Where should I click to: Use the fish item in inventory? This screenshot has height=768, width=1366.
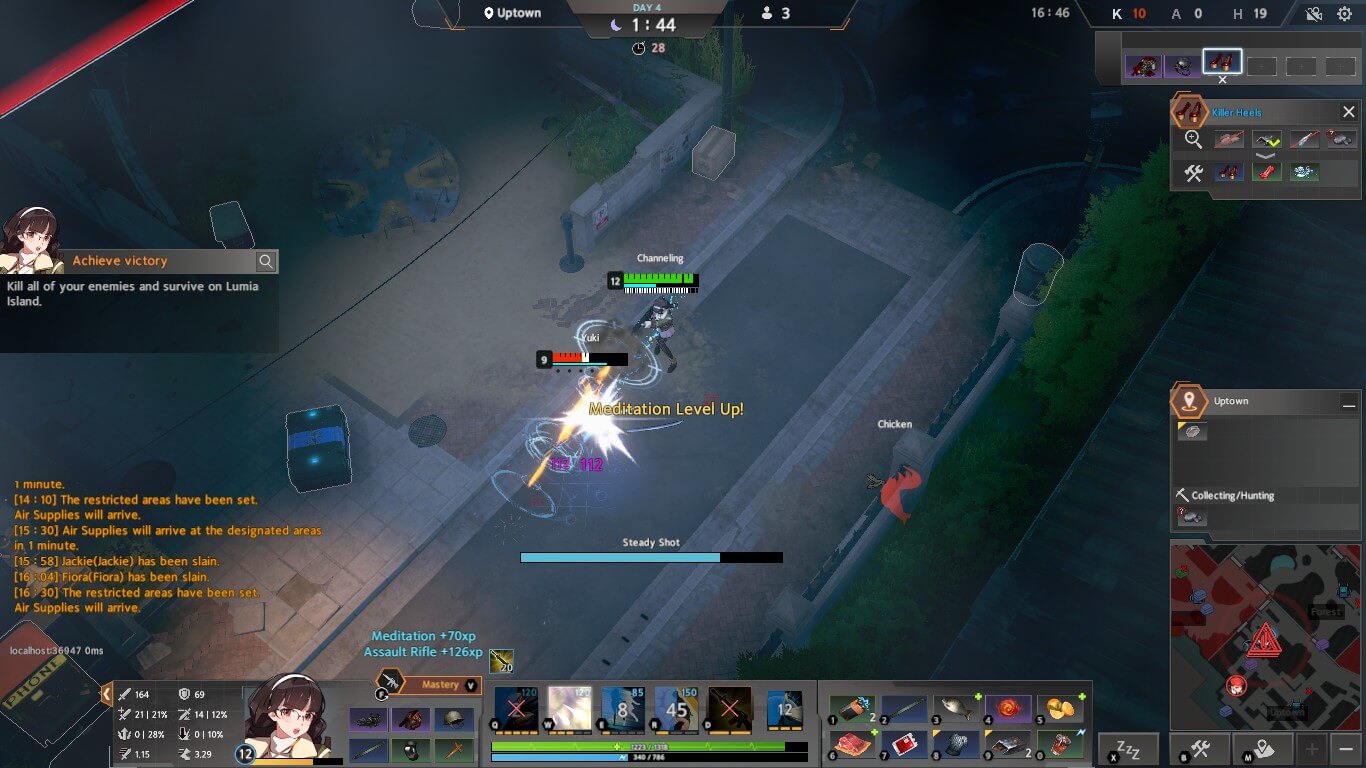[956, 709]
